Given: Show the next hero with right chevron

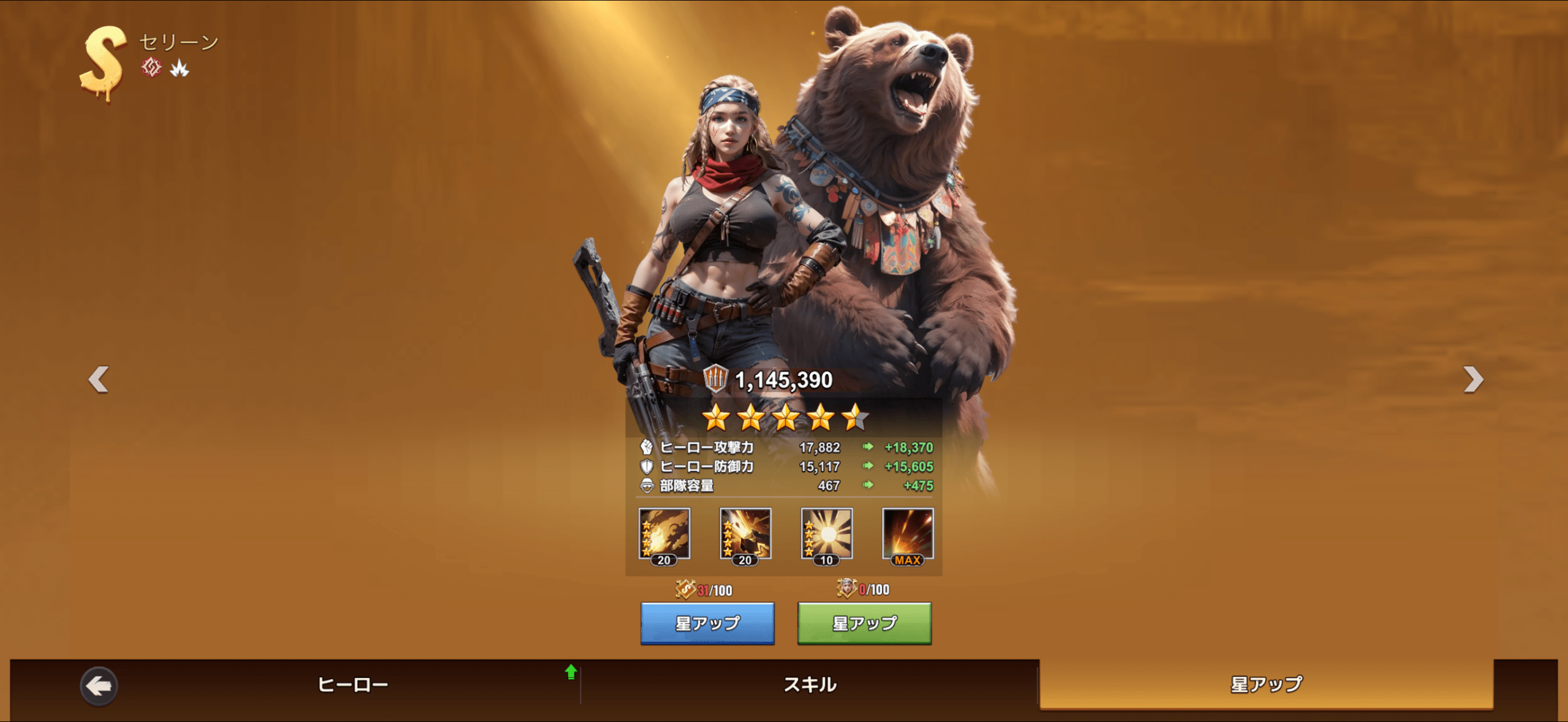Looking at the screenshot, I should pyautogui.click(x=1473, y=379).
